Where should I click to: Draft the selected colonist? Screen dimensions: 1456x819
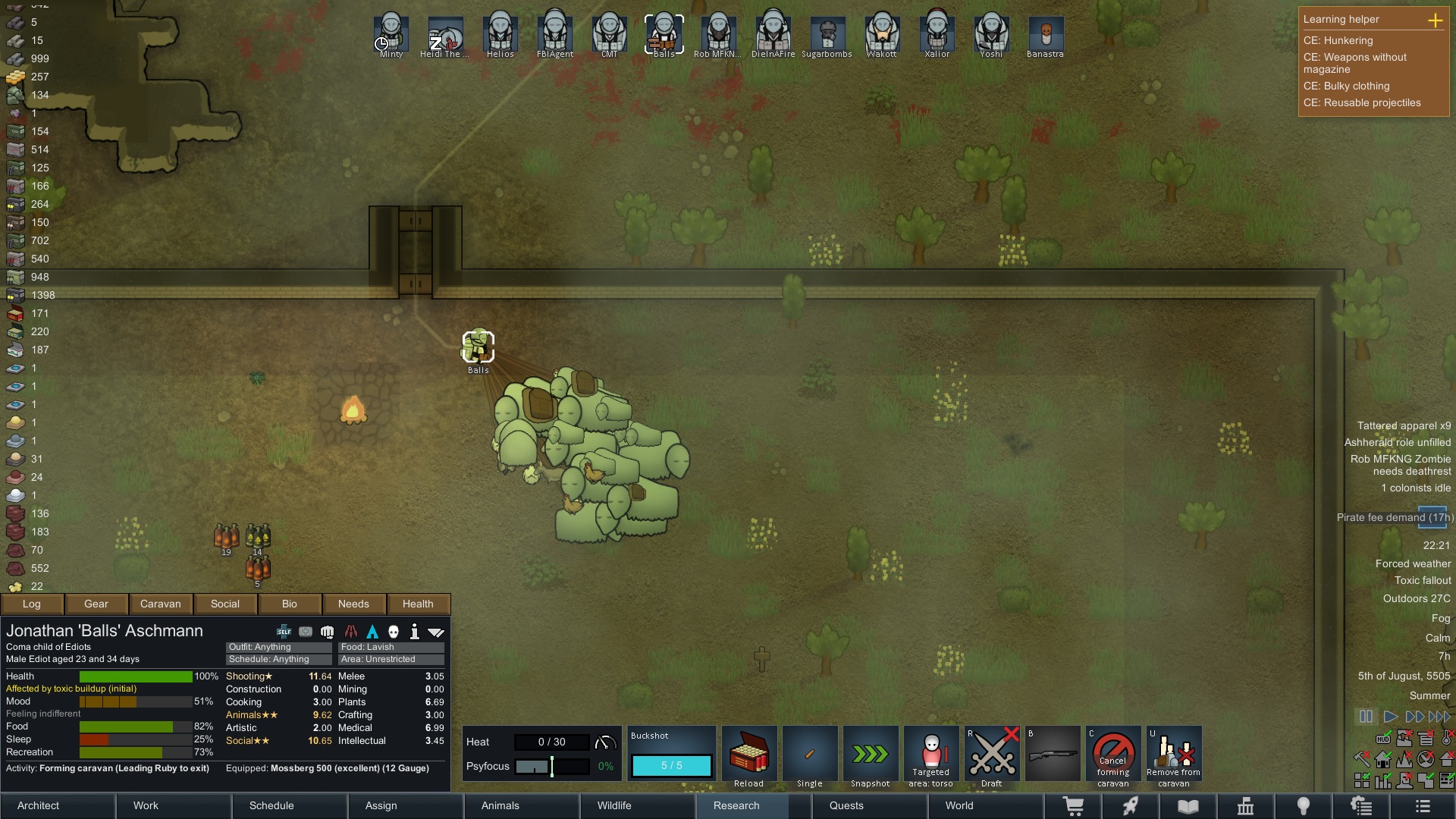tap(991, 755)
